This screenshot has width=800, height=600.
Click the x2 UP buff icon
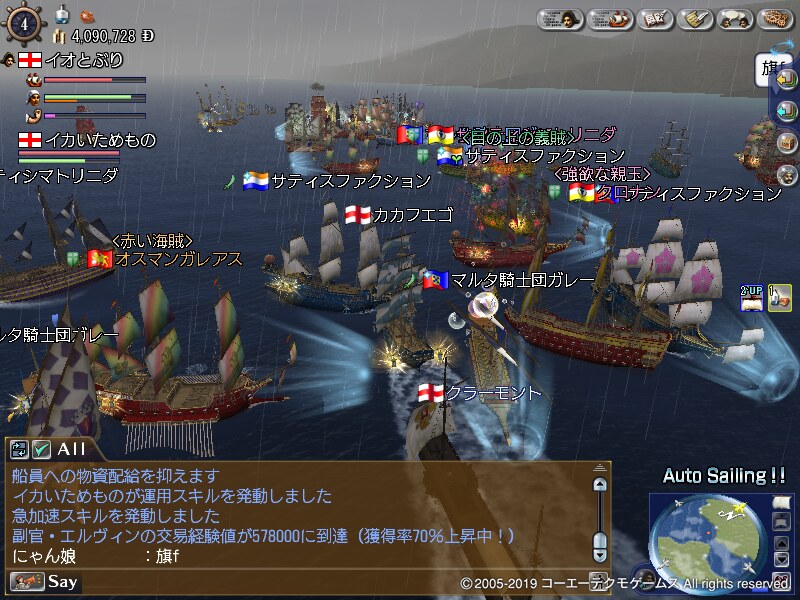(752, 297)
